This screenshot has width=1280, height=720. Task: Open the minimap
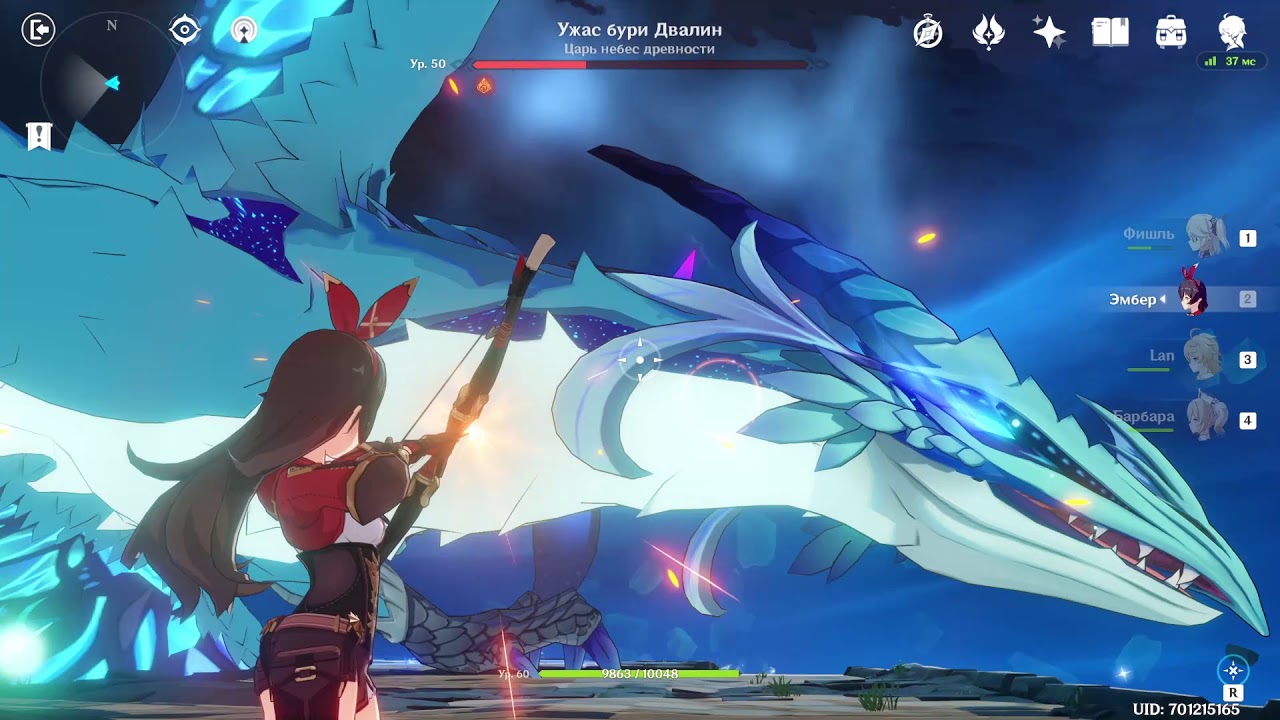pyautogui.click(x=108, y=85)
